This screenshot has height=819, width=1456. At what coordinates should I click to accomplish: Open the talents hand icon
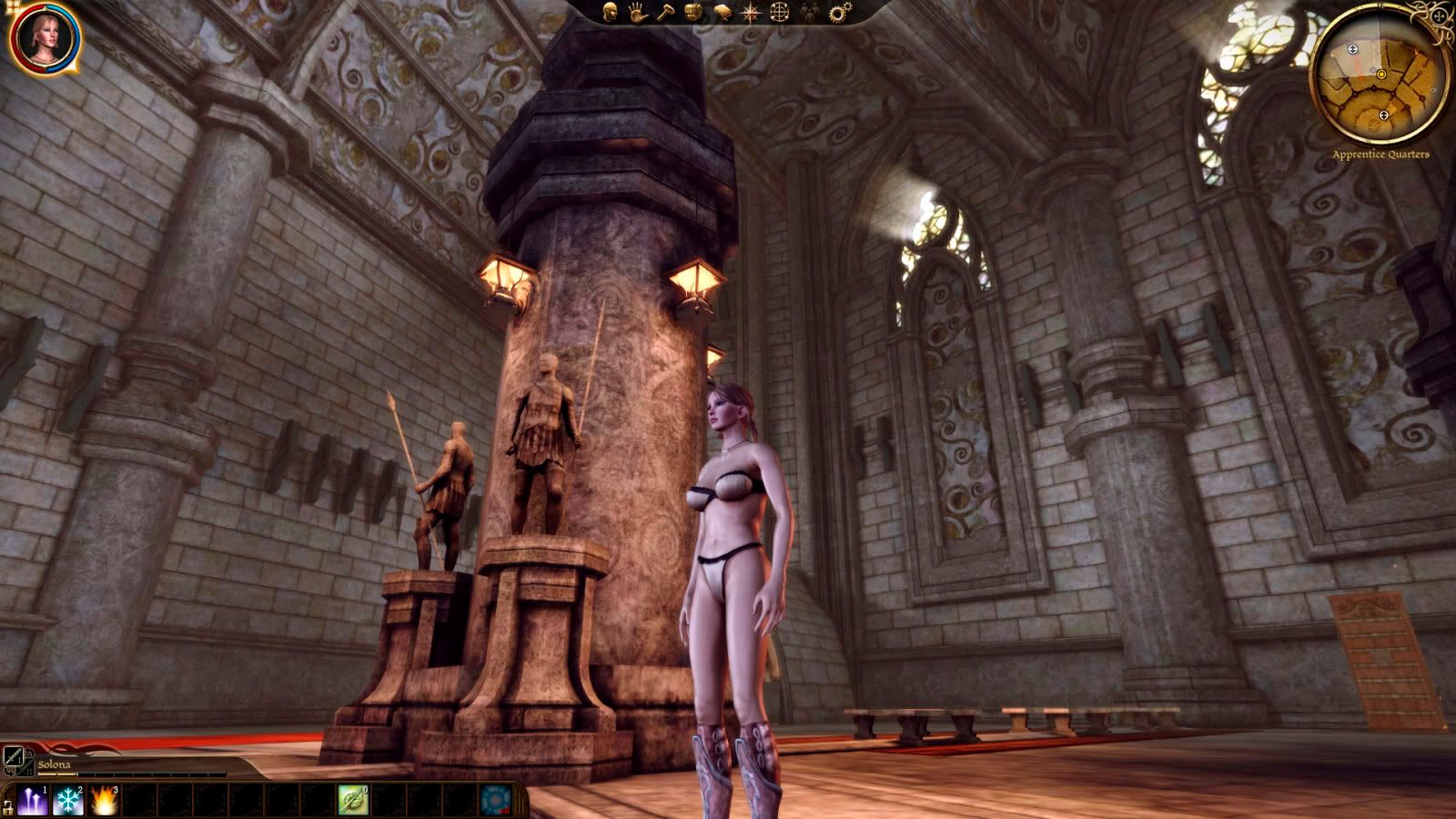click(x=637, y=12)
